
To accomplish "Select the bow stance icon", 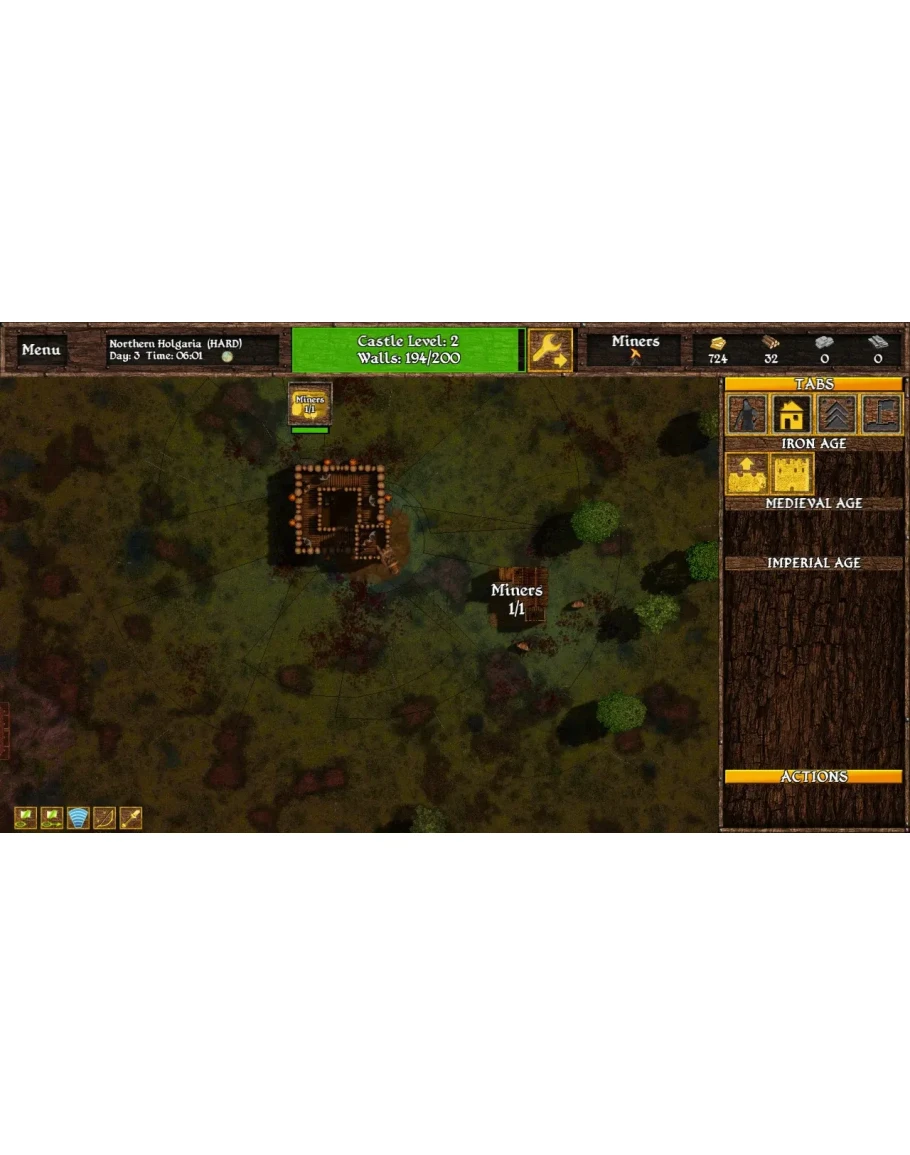I will pos(104,818).
